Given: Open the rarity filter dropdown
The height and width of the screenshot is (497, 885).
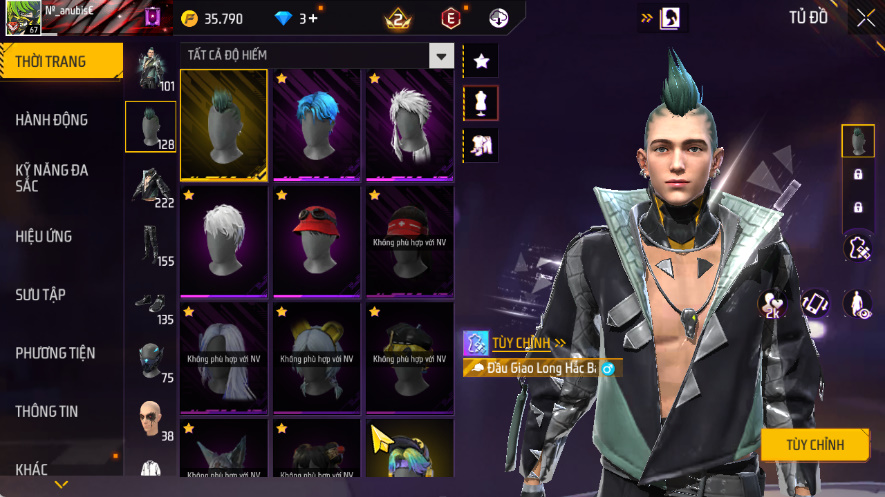Looking at the screenshot, I should coord(441,55).
